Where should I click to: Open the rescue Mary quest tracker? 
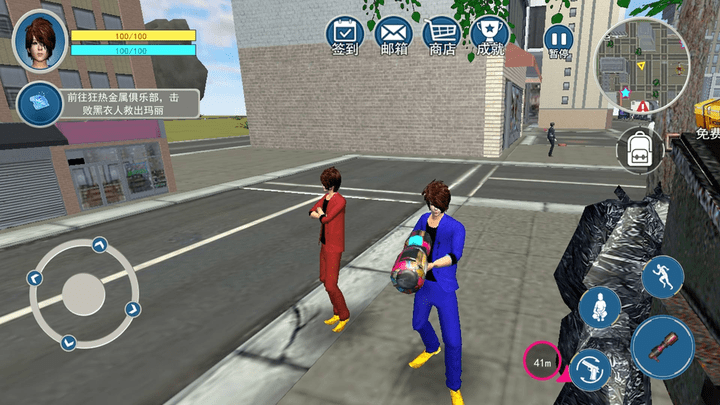coord(108,103)
